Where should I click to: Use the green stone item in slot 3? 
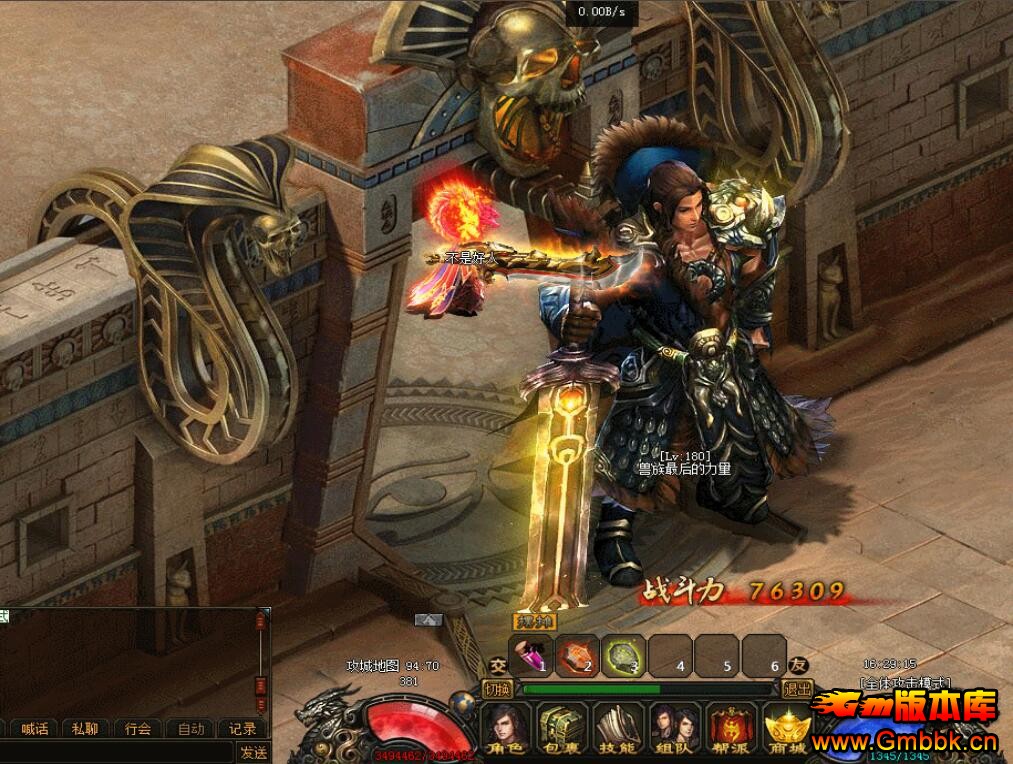pos(623,656)
